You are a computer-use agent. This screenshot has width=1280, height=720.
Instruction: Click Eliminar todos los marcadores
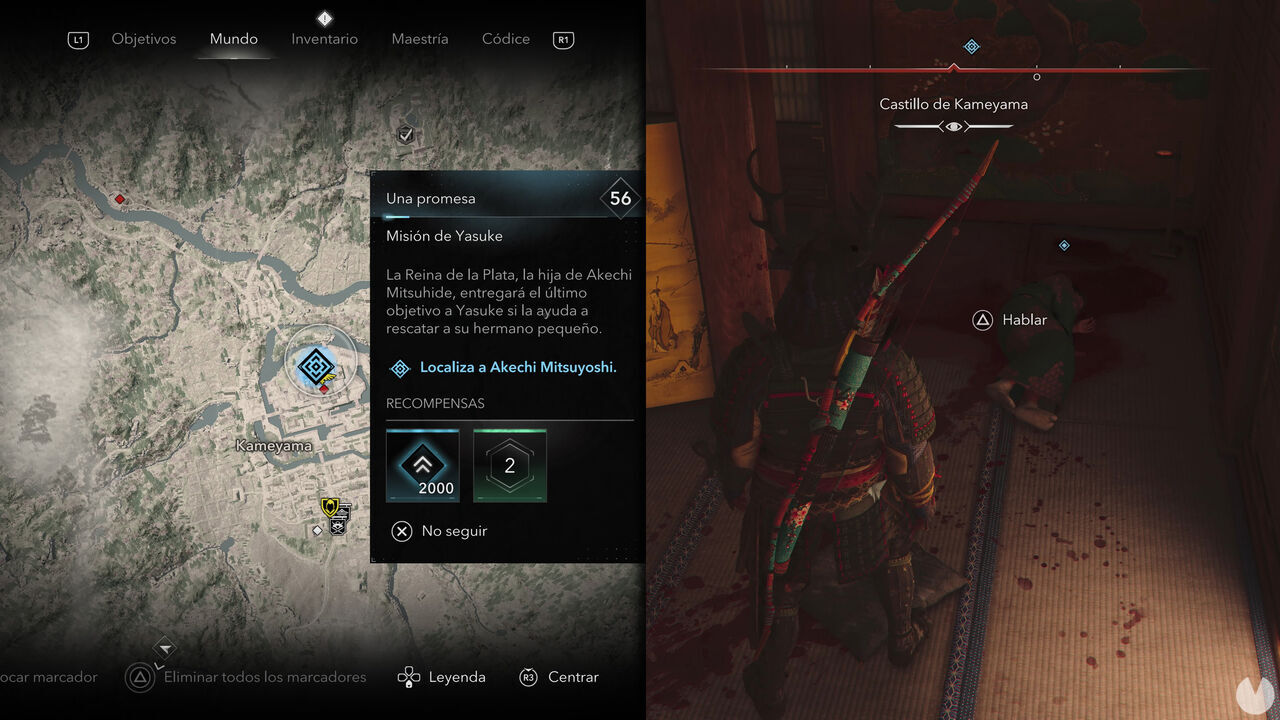click(x=265, y=677)
